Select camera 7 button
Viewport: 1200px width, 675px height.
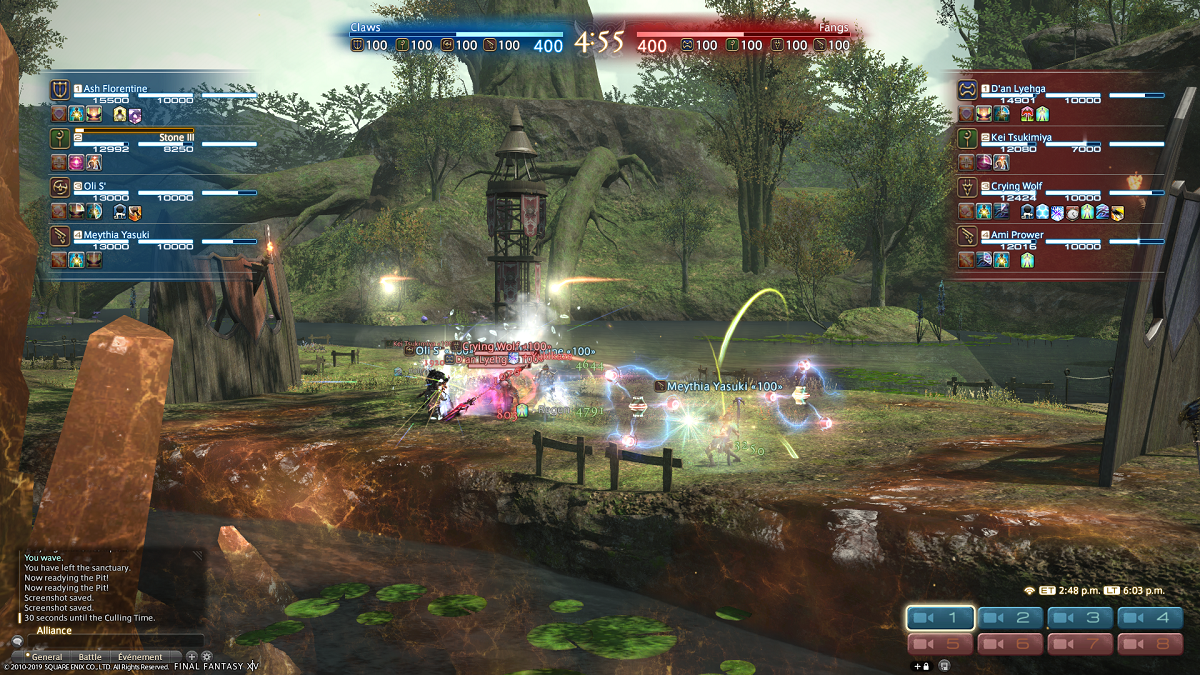(1082, 645)
